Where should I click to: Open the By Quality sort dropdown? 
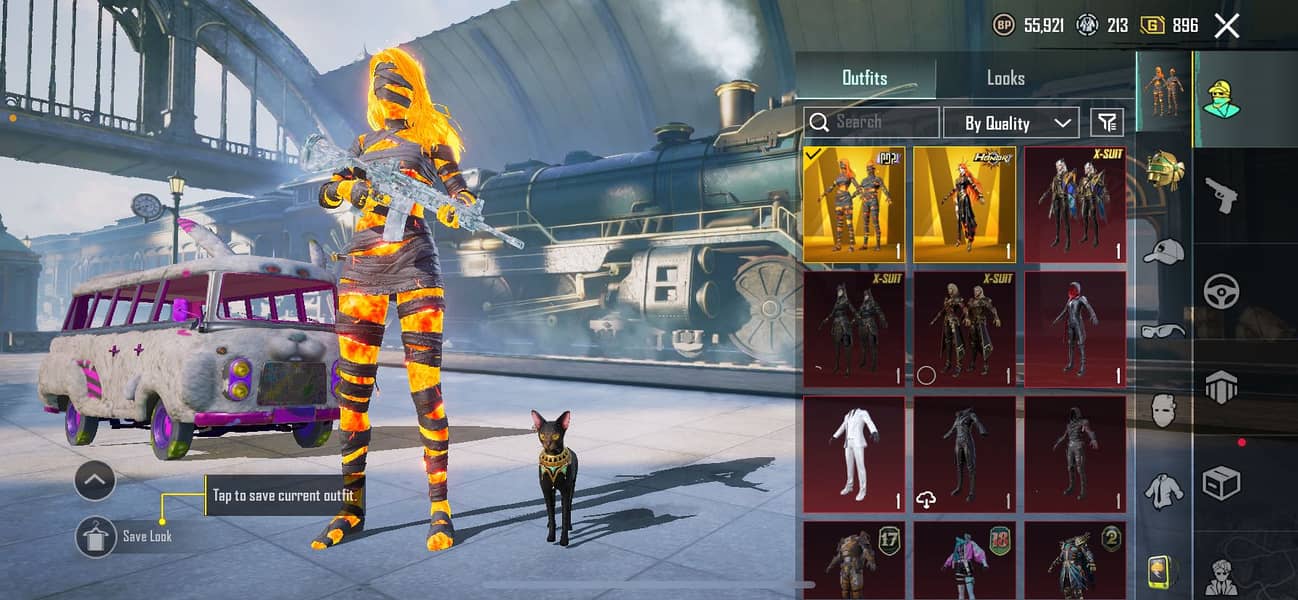[x=1010, y=123]
